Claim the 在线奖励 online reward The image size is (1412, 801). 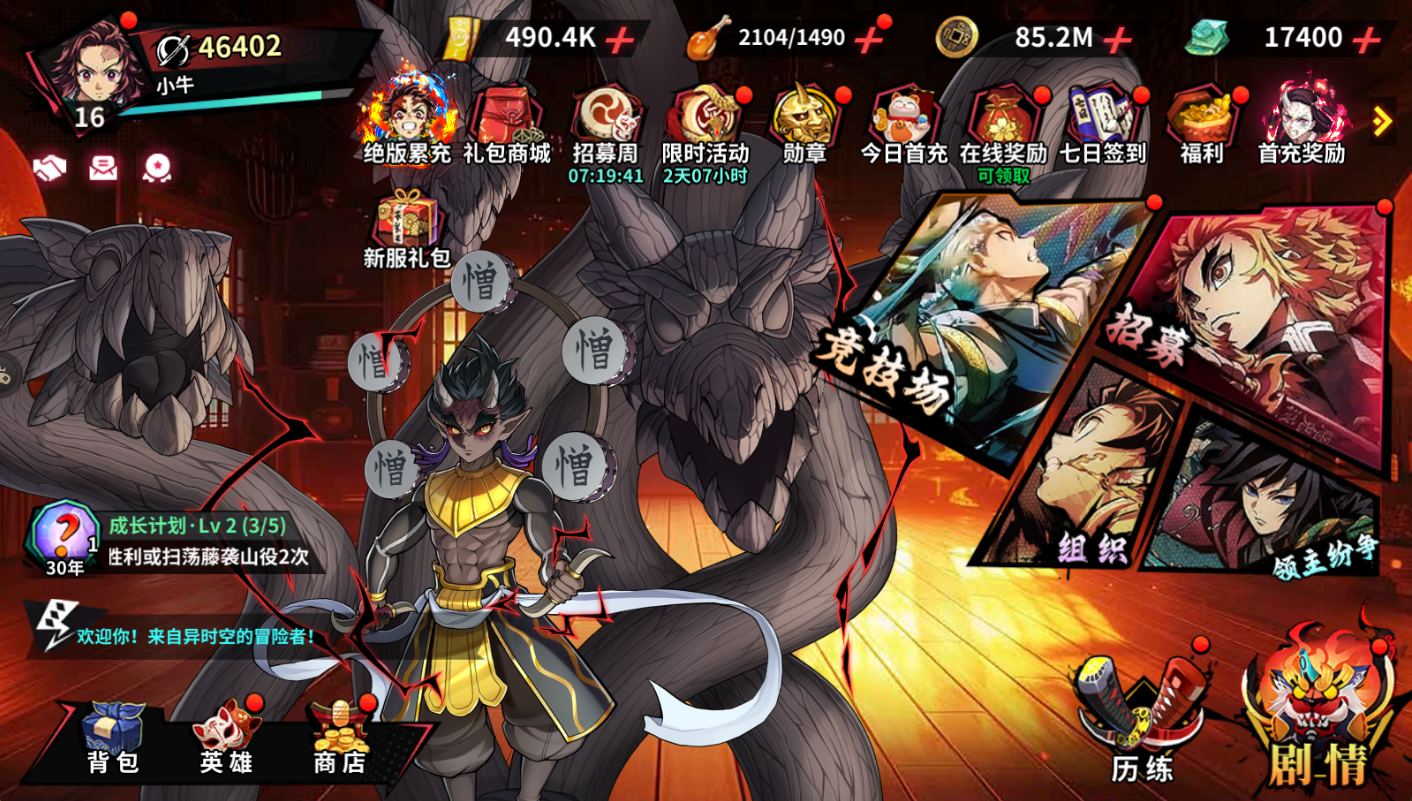[1002, 127]
